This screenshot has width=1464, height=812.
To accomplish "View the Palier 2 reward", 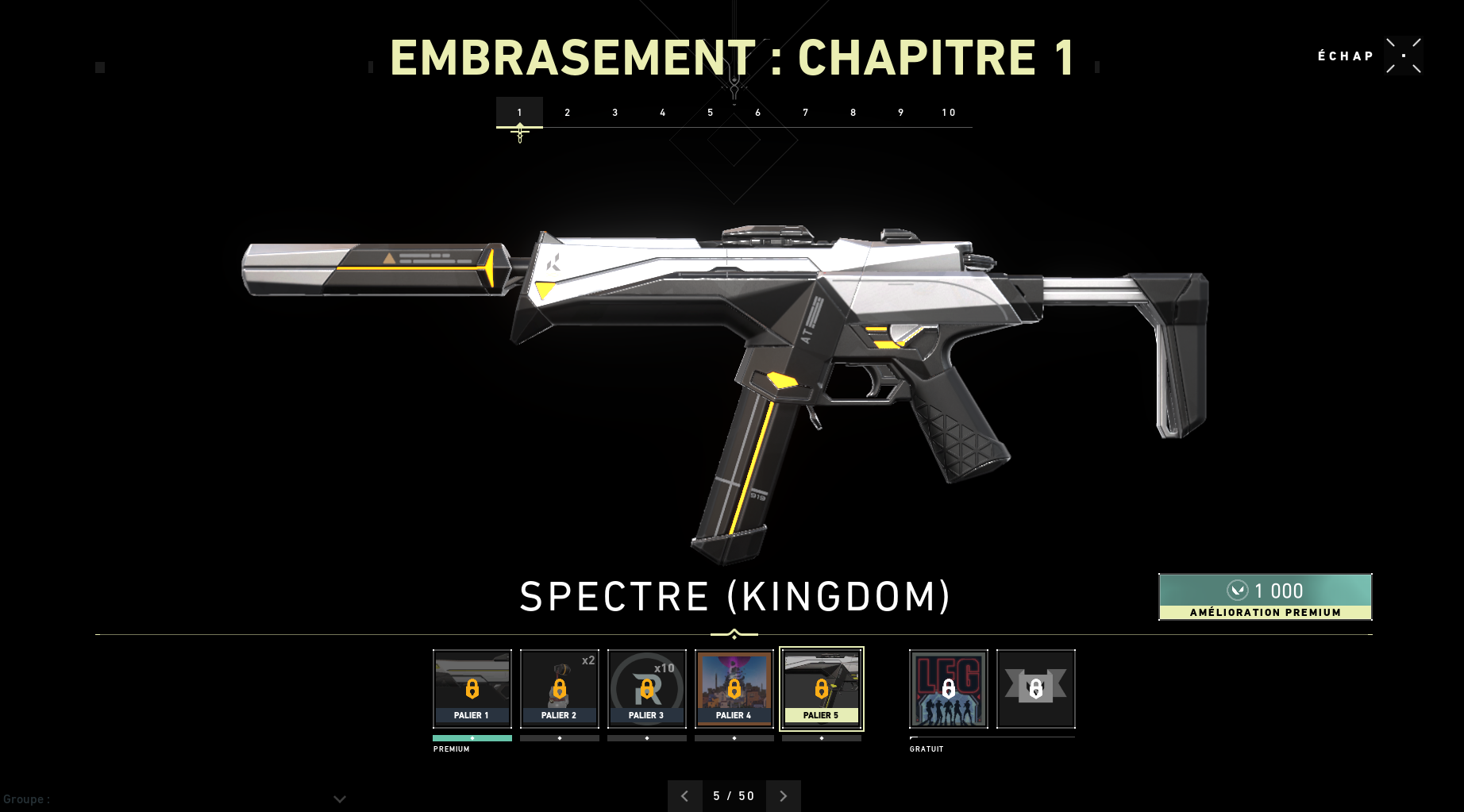I will (560, 688).
